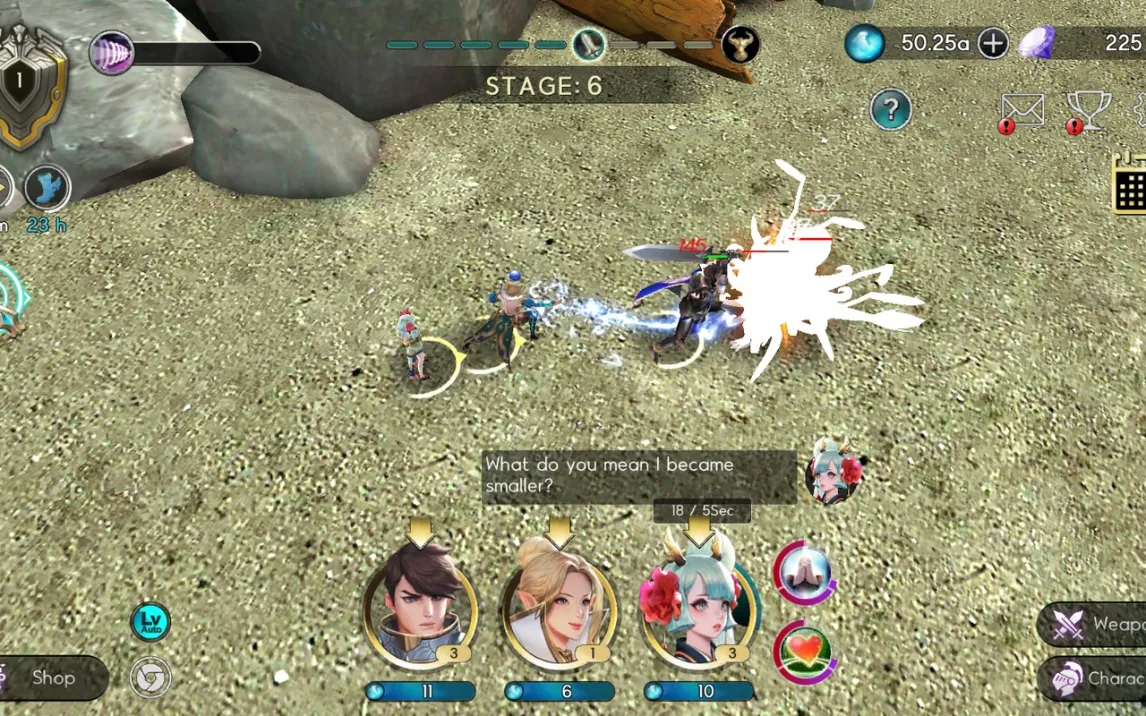The image size is (1146, 716).
Task: Activate the green heart healing skill
Action: [805, 651]
